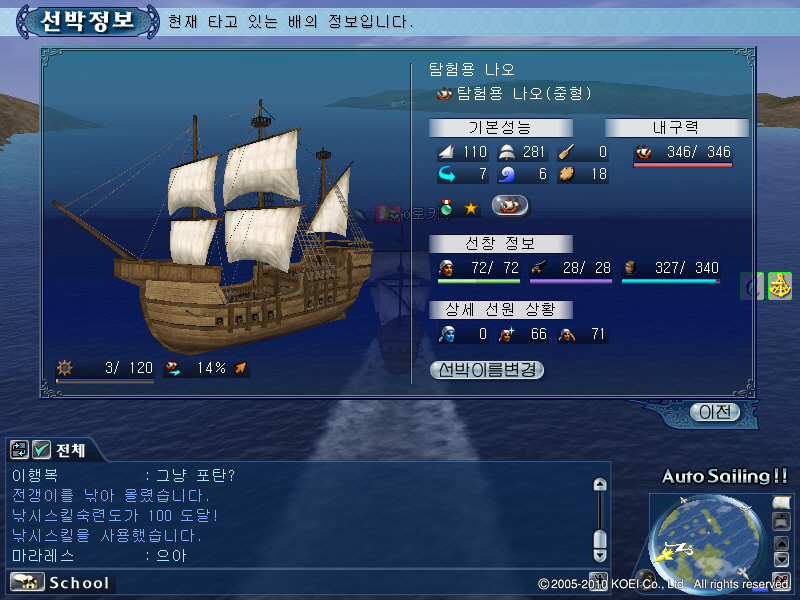Click the green medal icon
The height and width of the screenshot is (600, 800).
pyautogui.click(x=447, y=208)
